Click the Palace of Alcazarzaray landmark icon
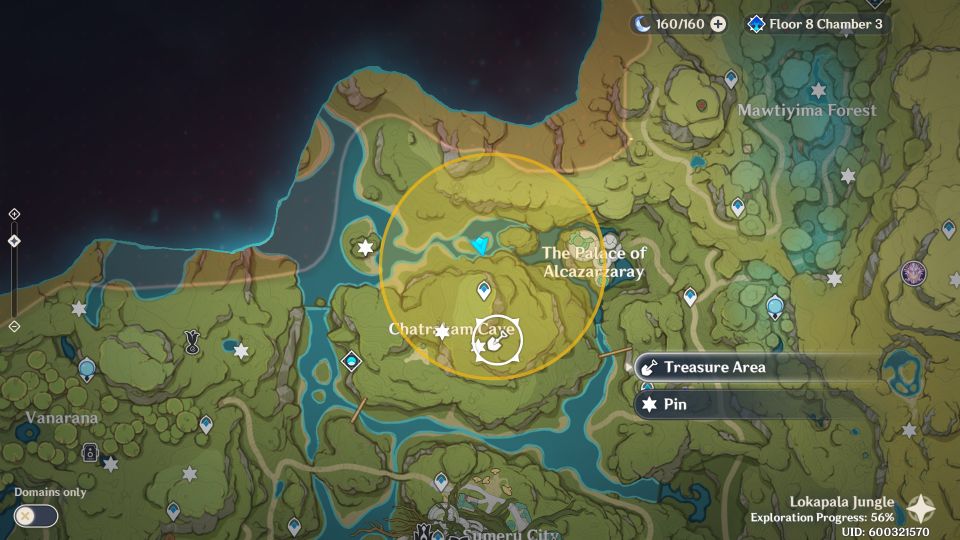 [581, 241]
